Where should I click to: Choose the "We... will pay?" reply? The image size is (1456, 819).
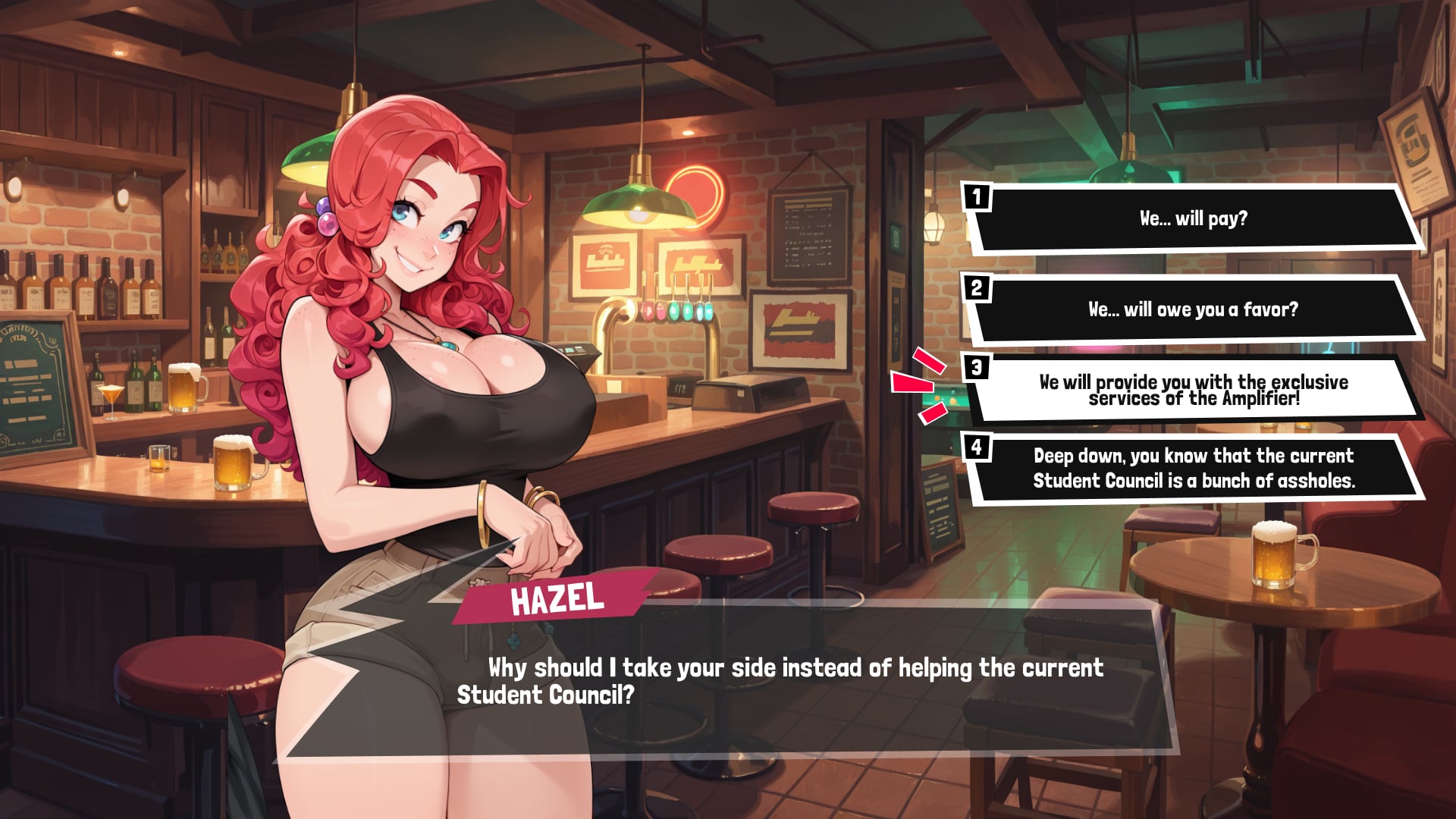[1193, 218]
